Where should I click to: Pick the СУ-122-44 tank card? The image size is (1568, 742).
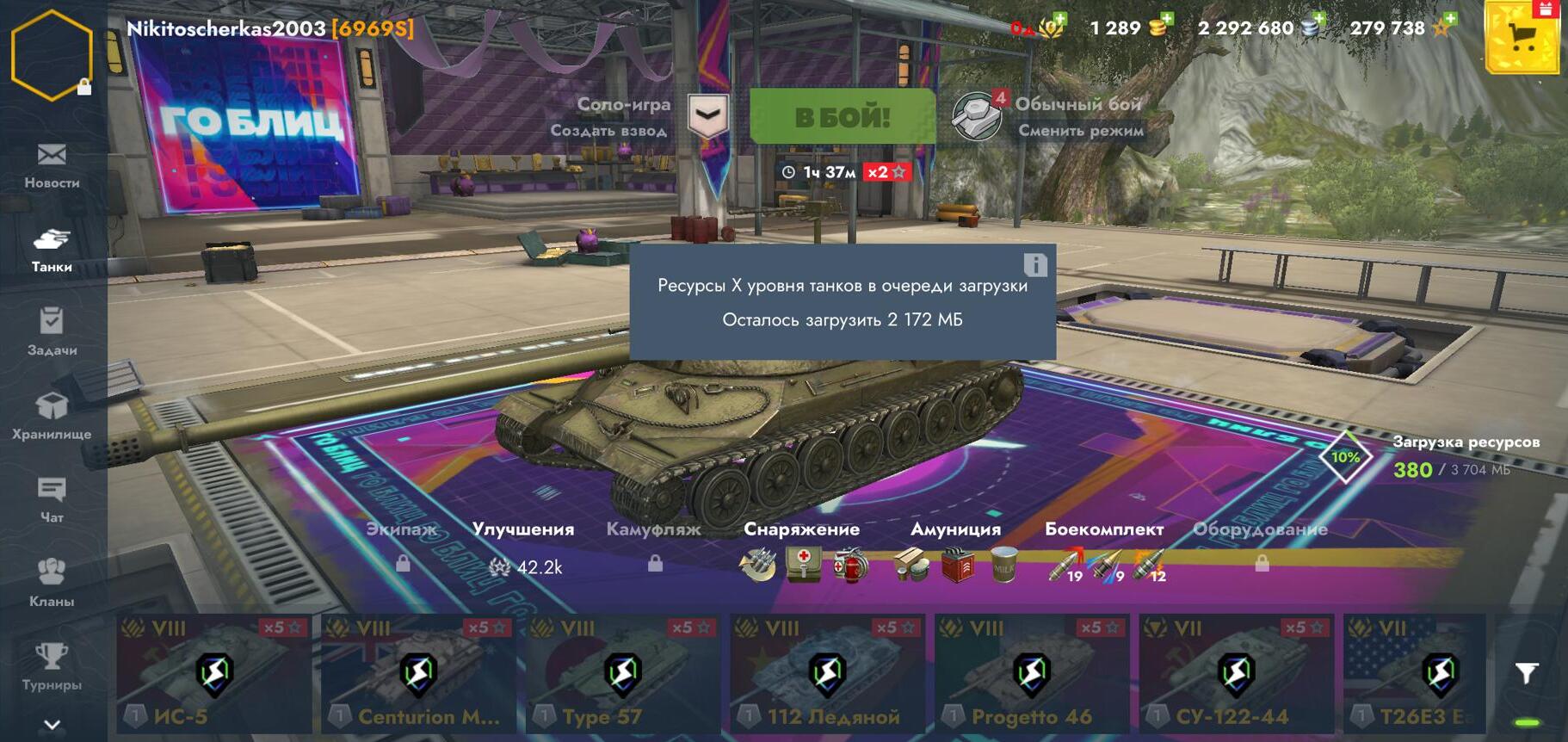click(1236, 673)
